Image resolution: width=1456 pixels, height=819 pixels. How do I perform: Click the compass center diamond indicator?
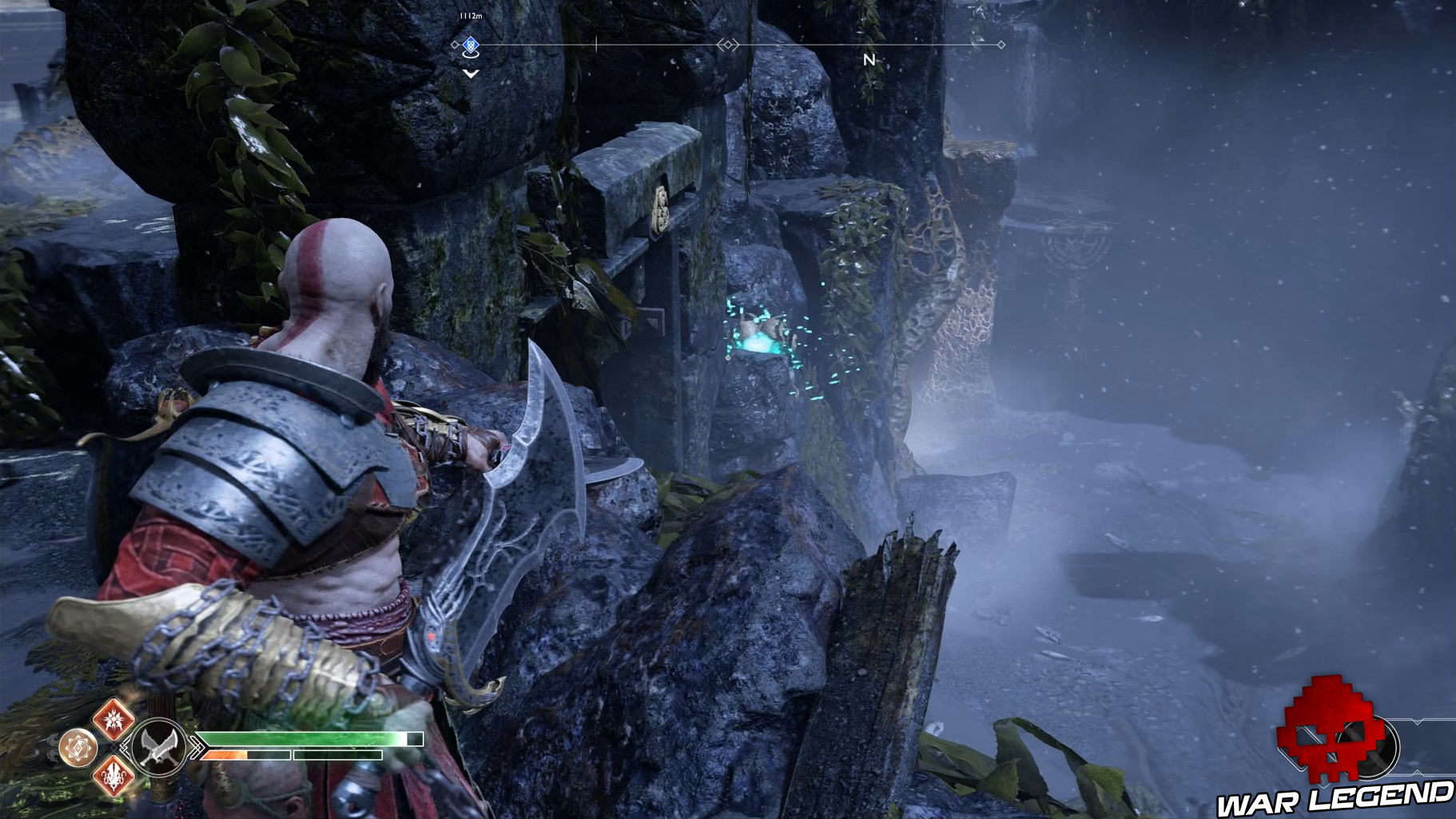point(727,45)
